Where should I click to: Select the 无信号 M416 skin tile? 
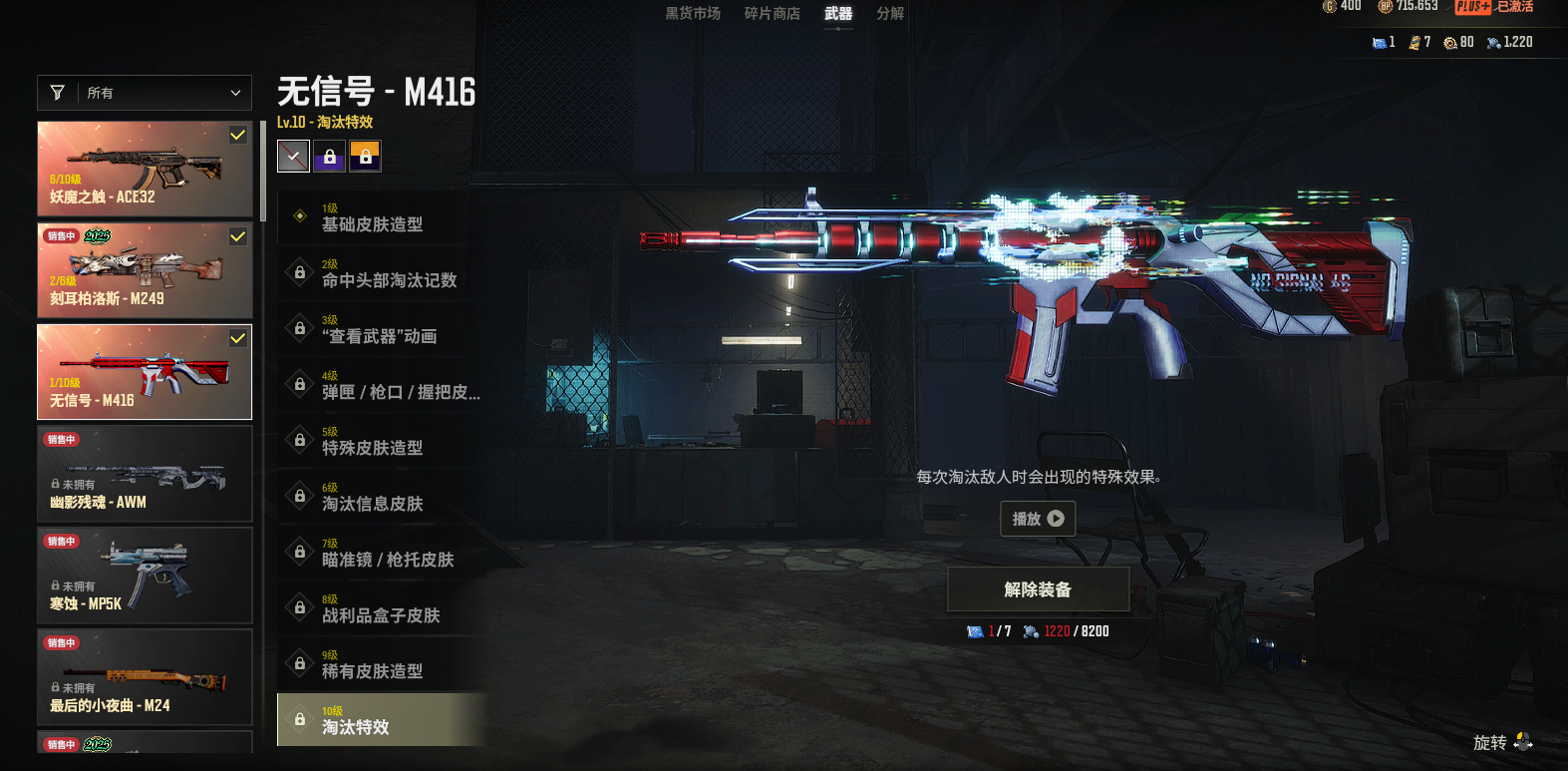point(145,372)
